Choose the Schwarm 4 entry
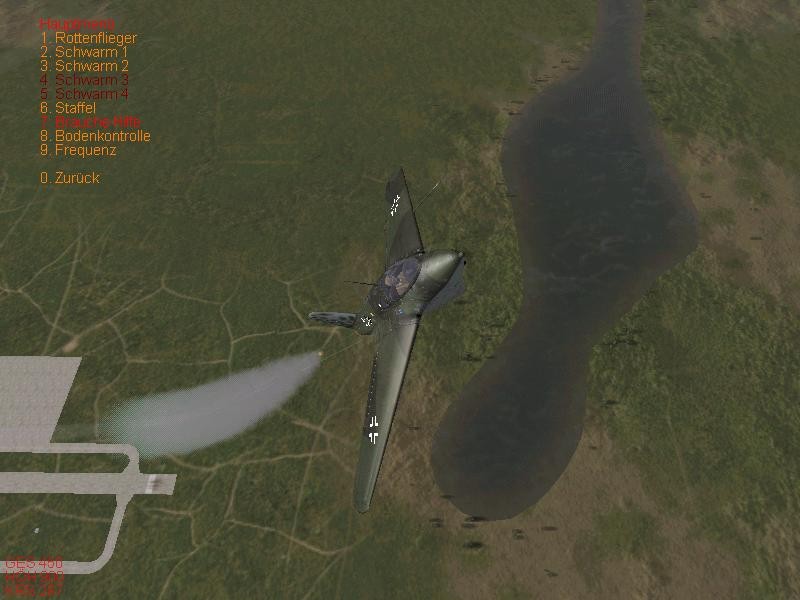The width and height of the screenshot is (800, 600). coord(84,94)
